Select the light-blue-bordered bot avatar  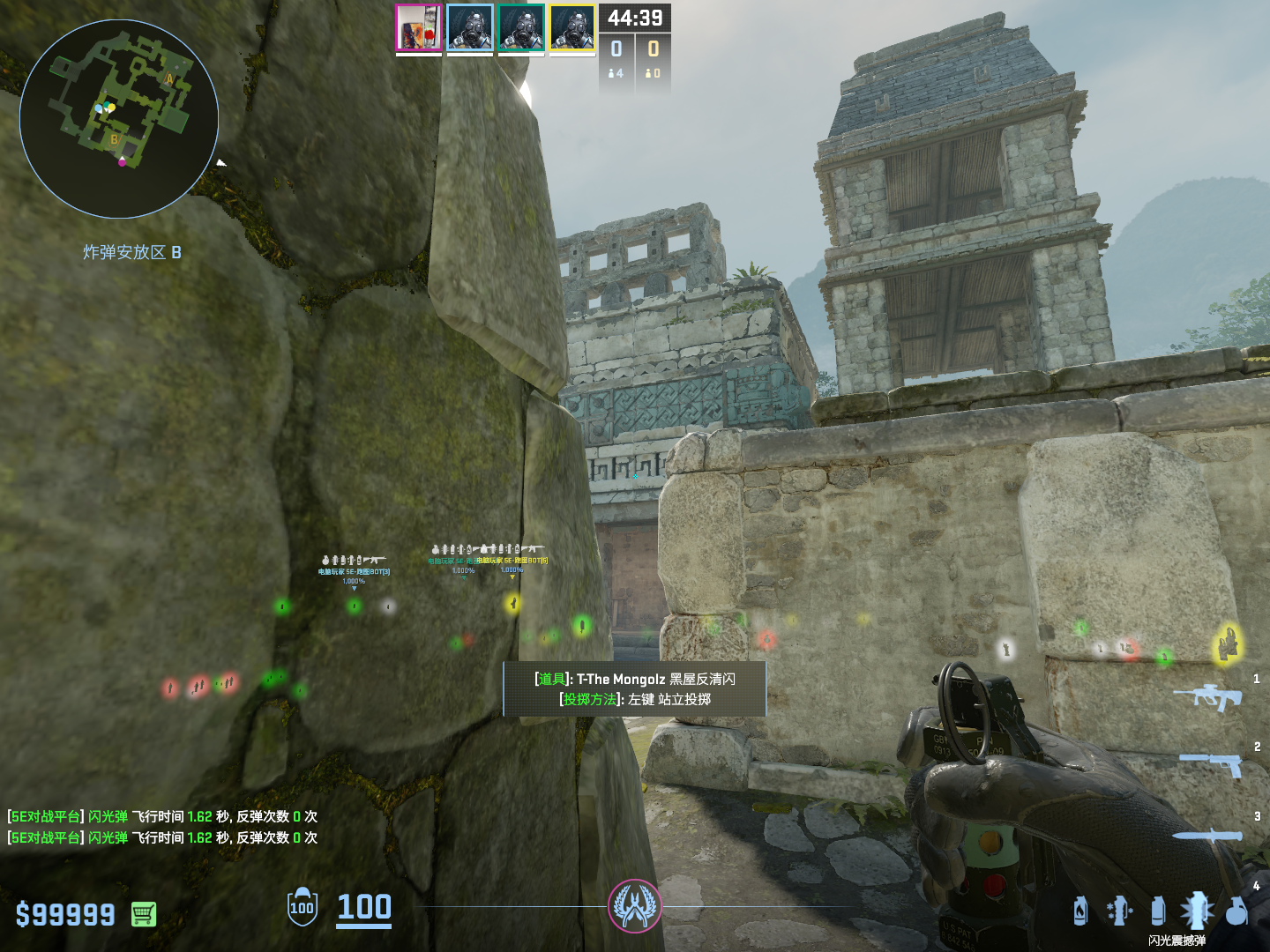(x=470, y=28)
